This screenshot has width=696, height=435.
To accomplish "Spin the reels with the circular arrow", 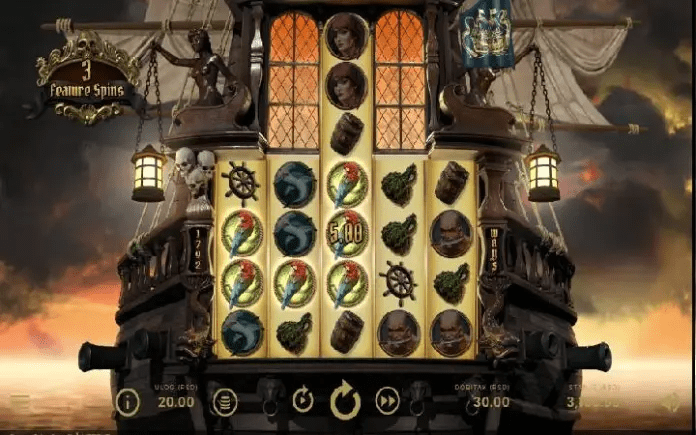I will 345,401.
